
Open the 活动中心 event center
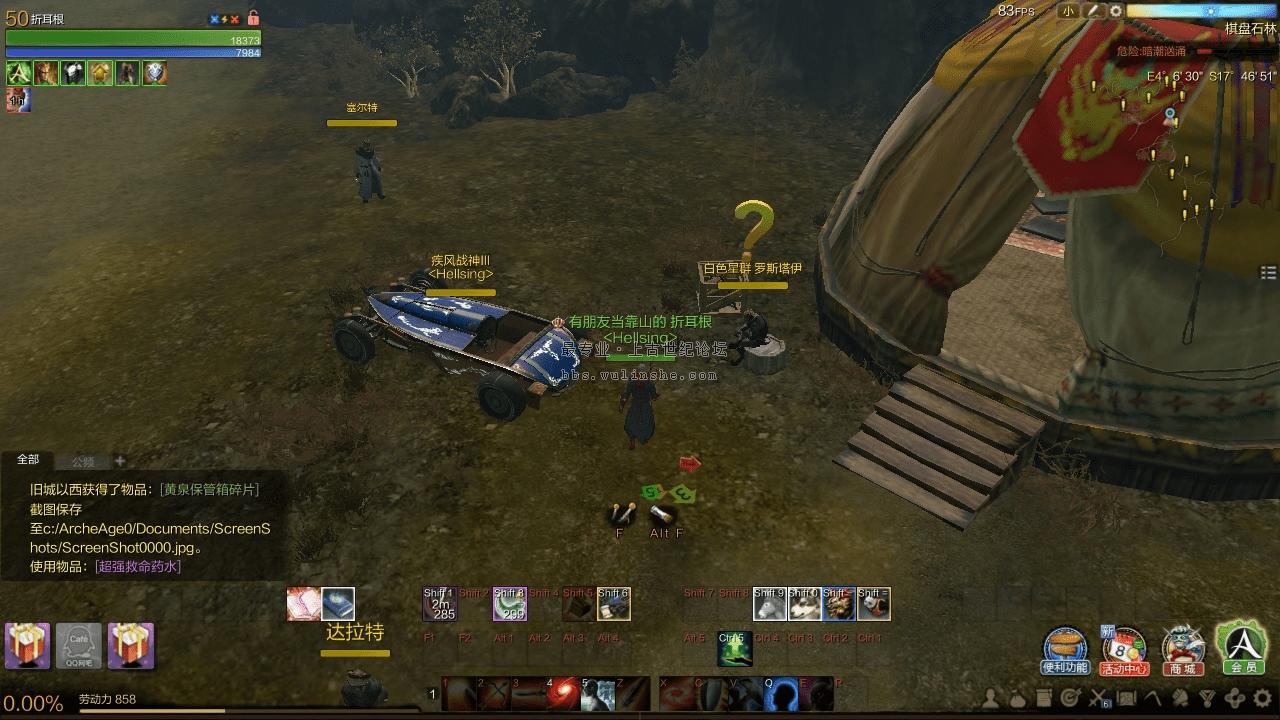(1124, 650)
